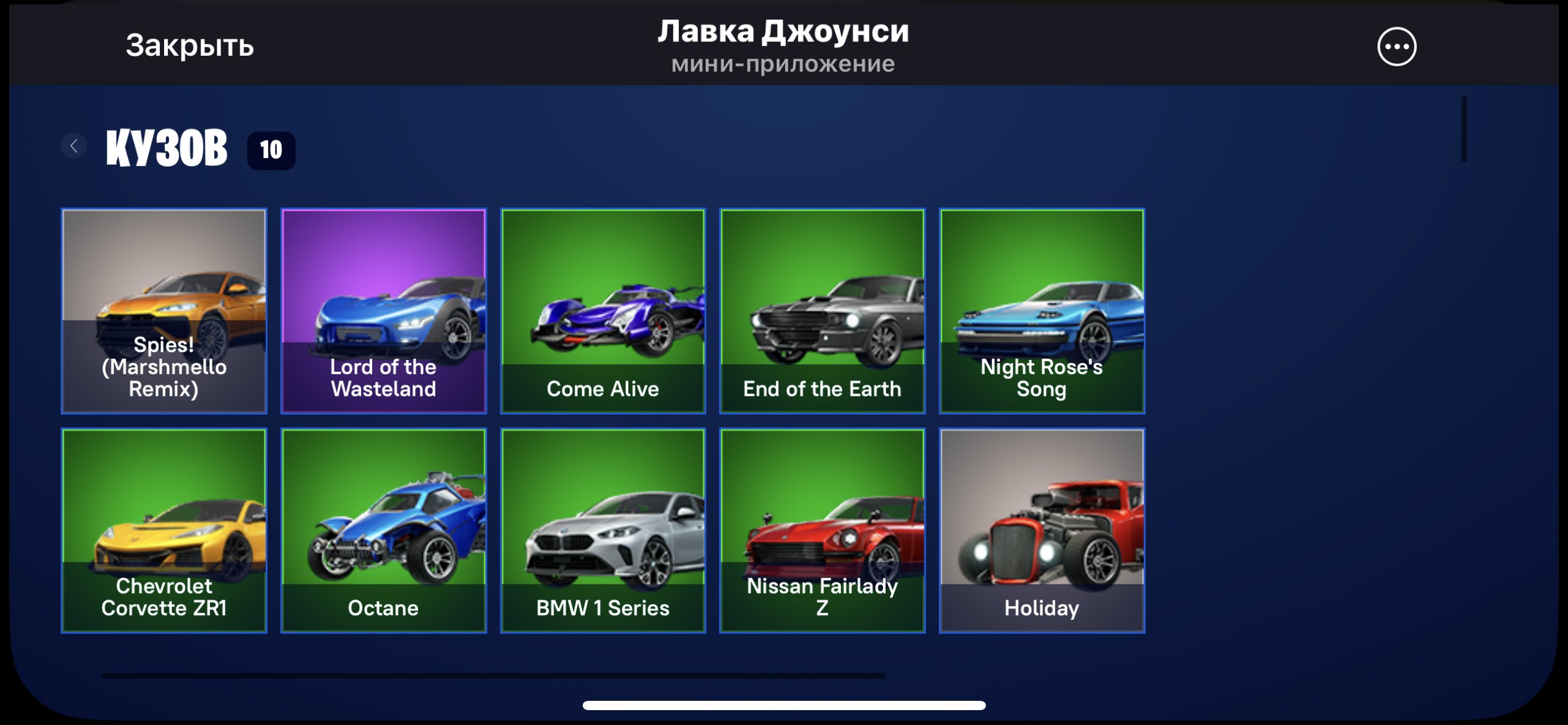Select the Come Alive car body
The width and height of the screenshot is (1568, 725).
(x=603, y=310)
